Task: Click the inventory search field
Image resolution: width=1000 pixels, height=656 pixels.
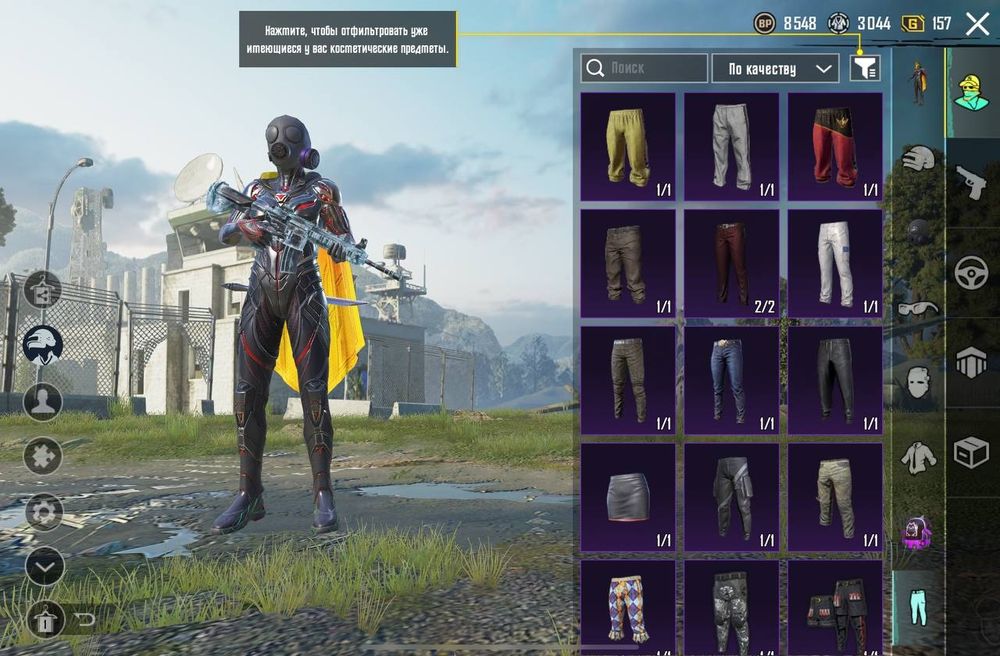Action: pos(644,68)
